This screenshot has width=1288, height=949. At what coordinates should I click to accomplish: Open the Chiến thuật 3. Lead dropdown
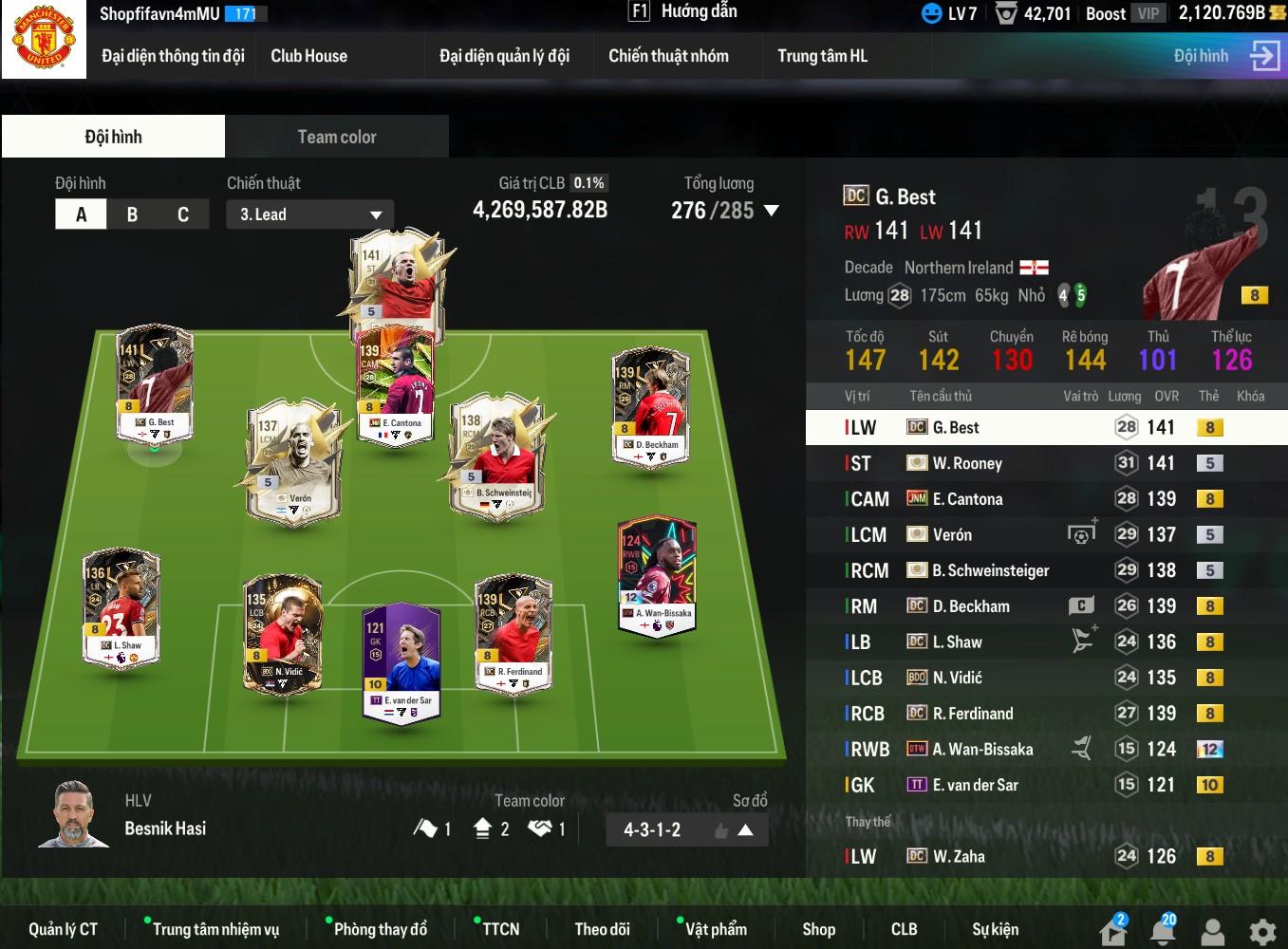pos(309,214)
